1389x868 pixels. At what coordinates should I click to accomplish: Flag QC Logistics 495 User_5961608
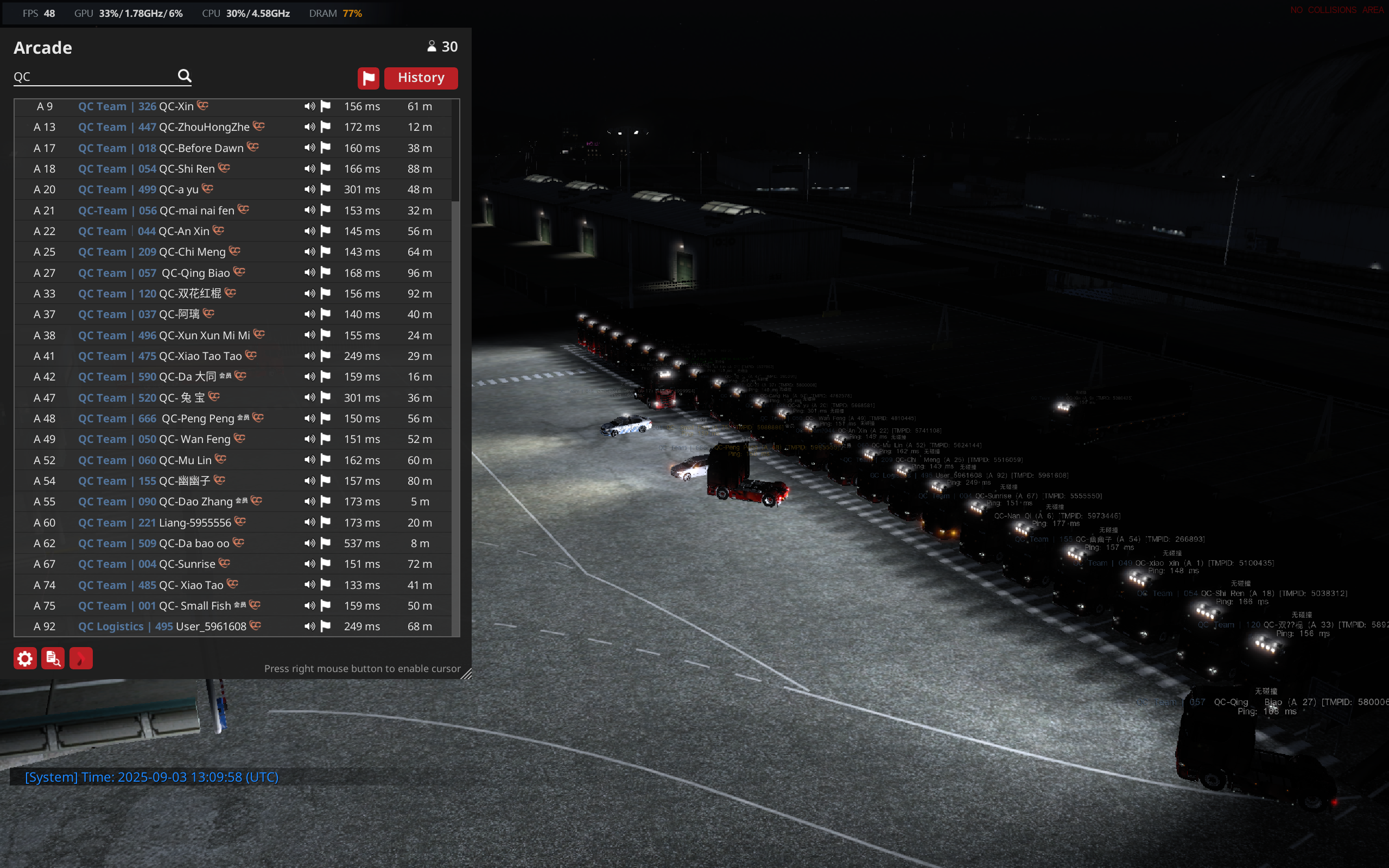coord(326,626)
